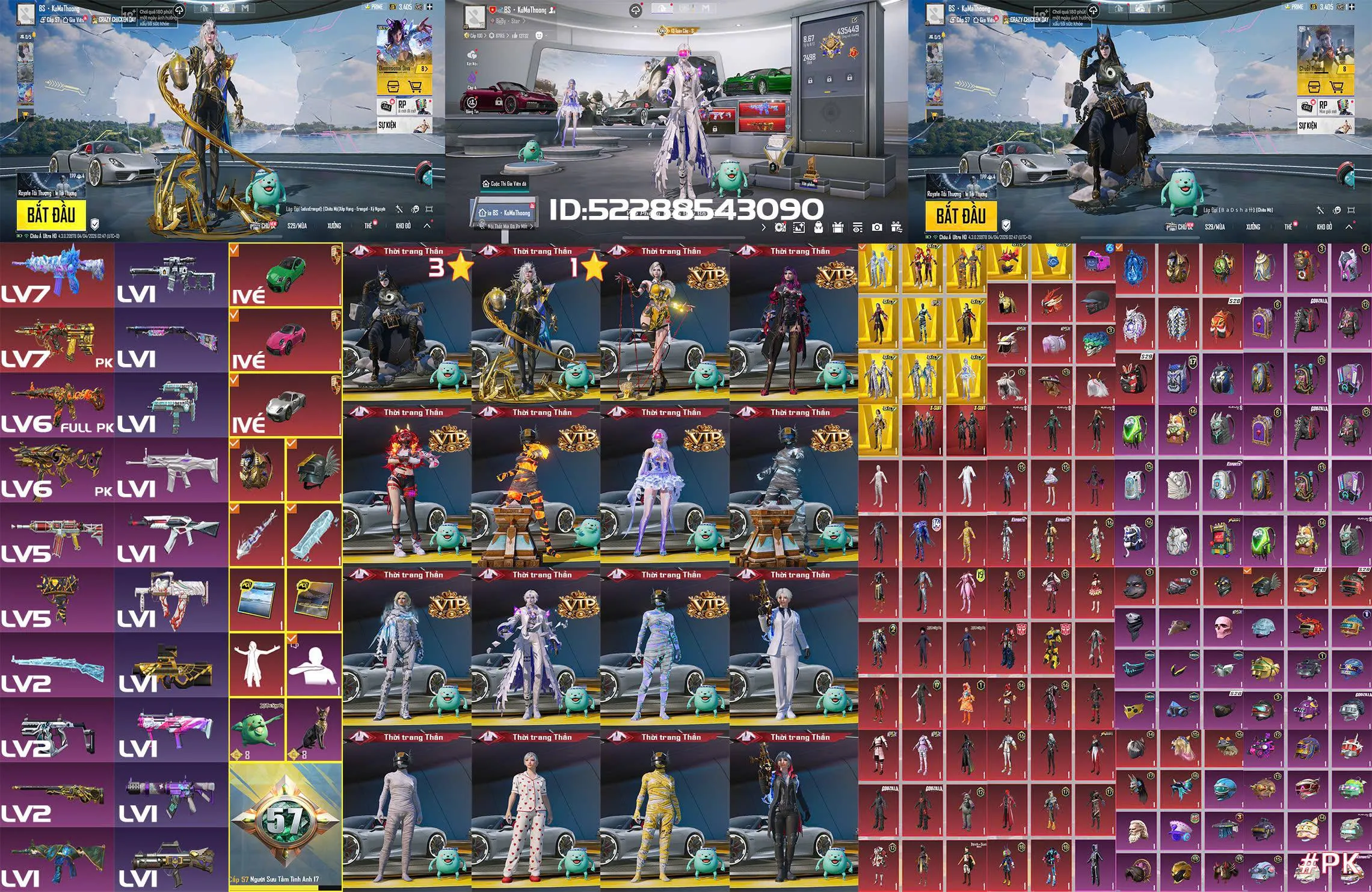Select the ice-blue LV7 rifle skin
The width and height of the screenshot is (1372, 892).
click(57, 275)
